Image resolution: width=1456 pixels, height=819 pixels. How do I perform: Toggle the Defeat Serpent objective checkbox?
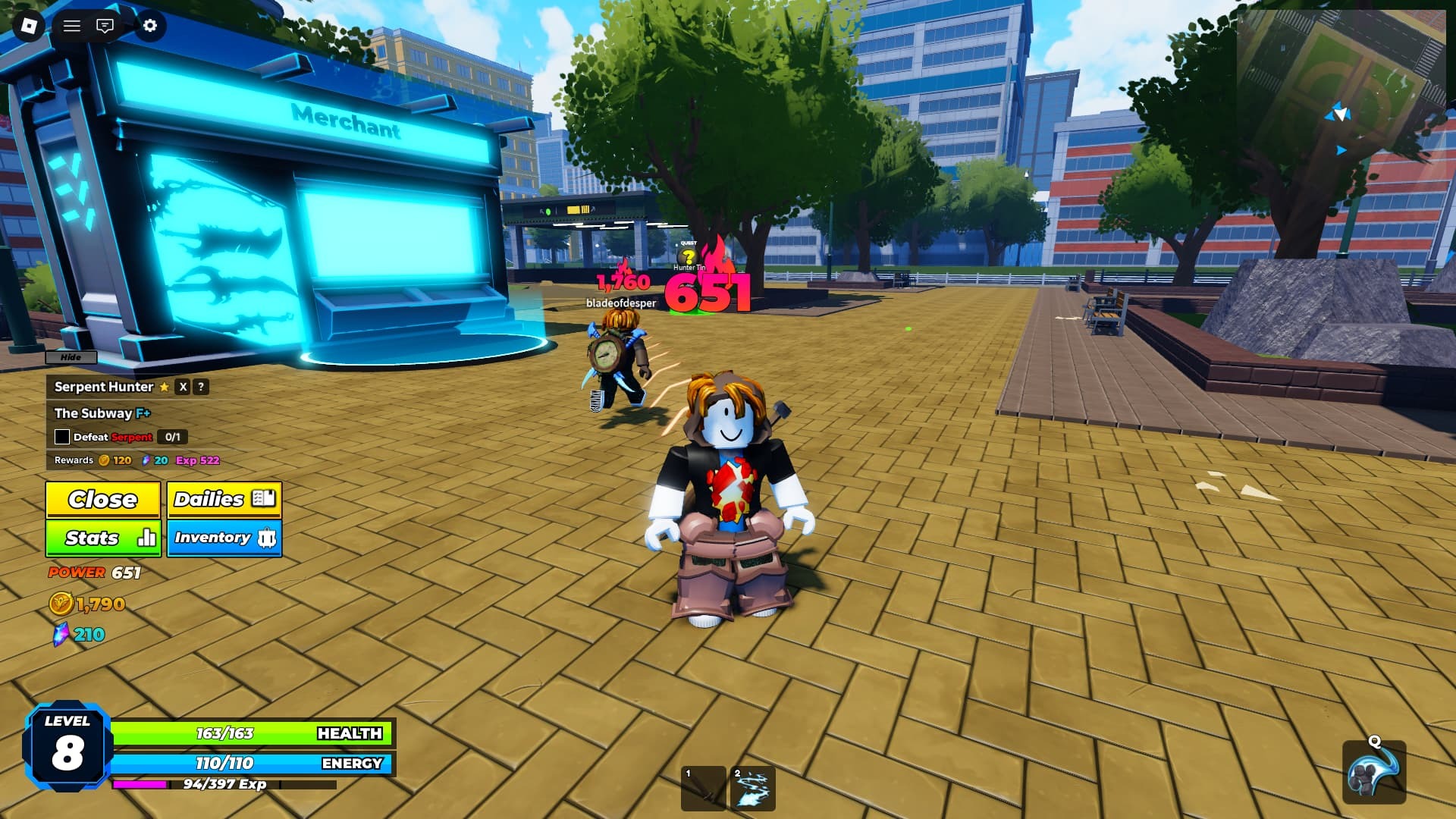tap(62, 438)
